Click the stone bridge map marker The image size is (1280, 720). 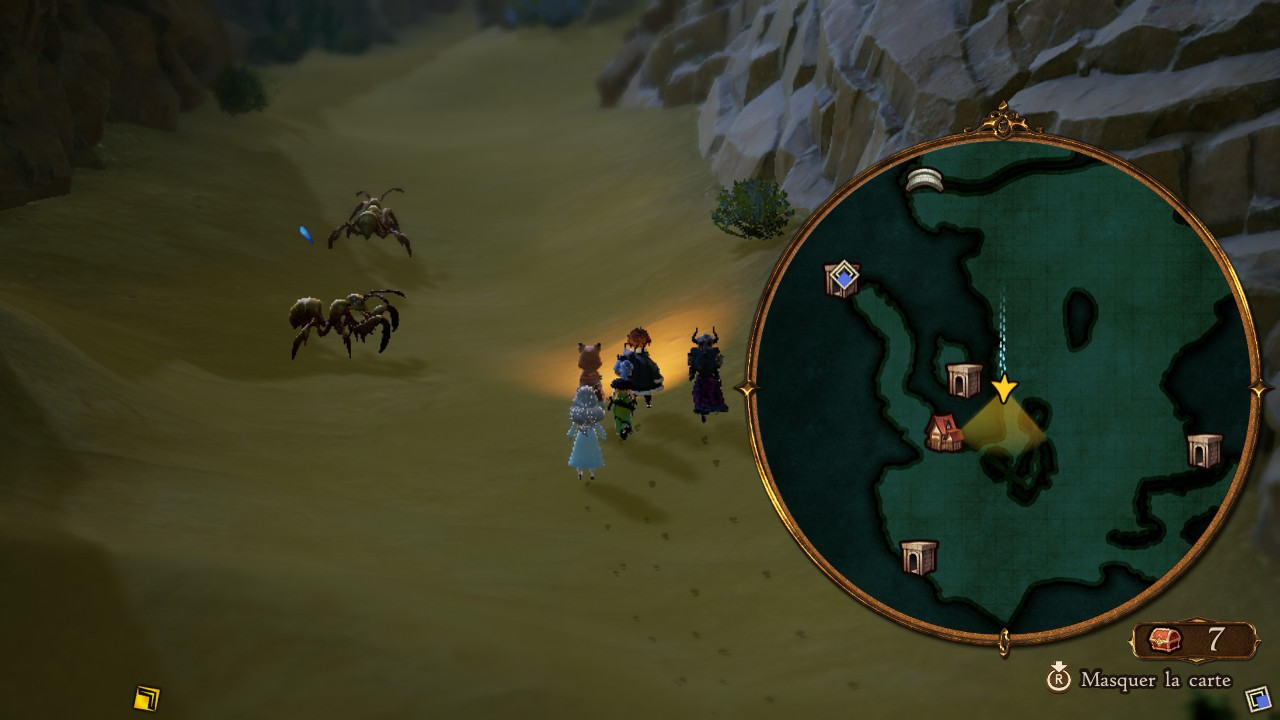(x=925, y=179)
